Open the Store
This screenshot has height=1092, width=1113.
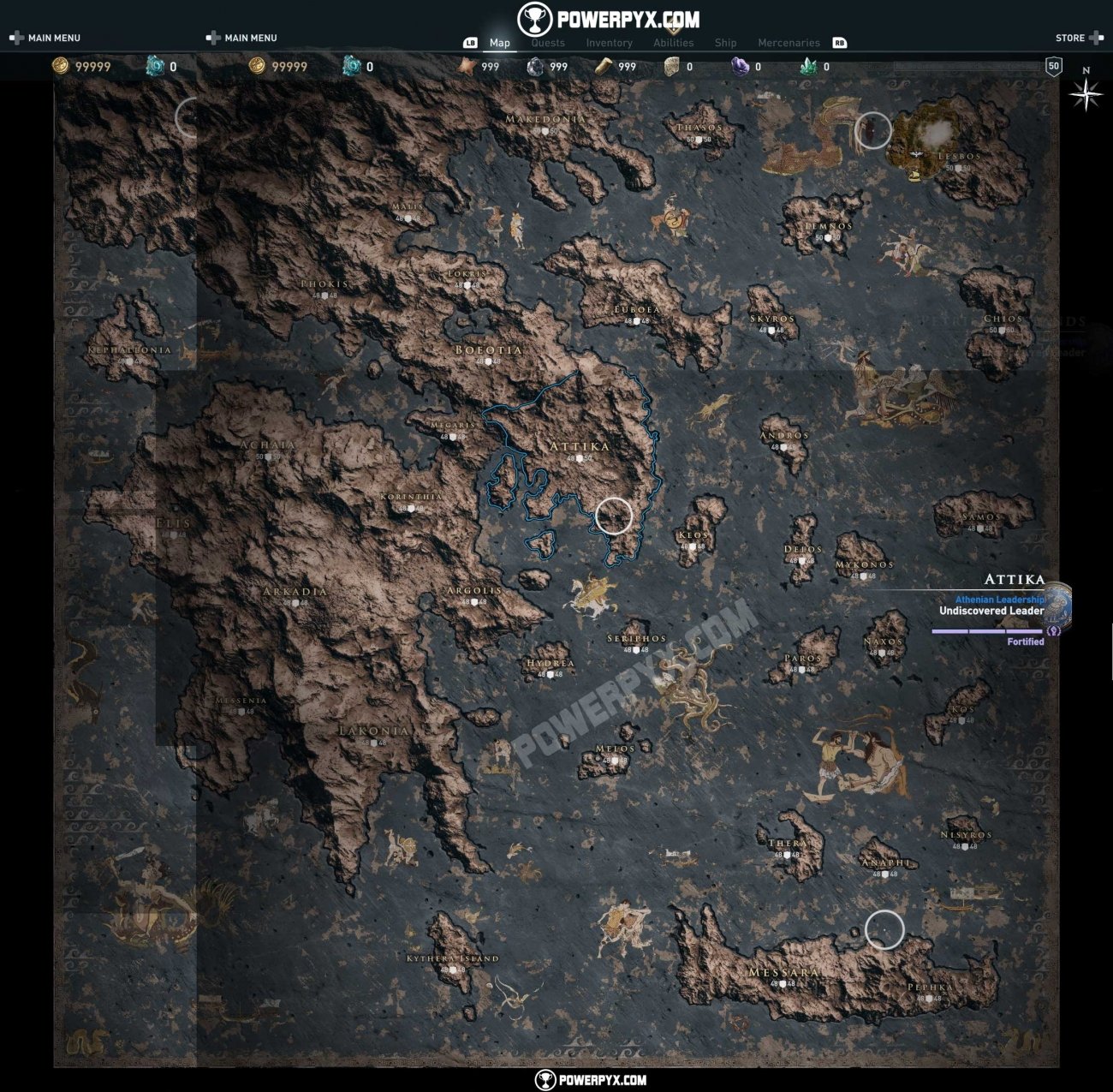tap(1072, 38)
